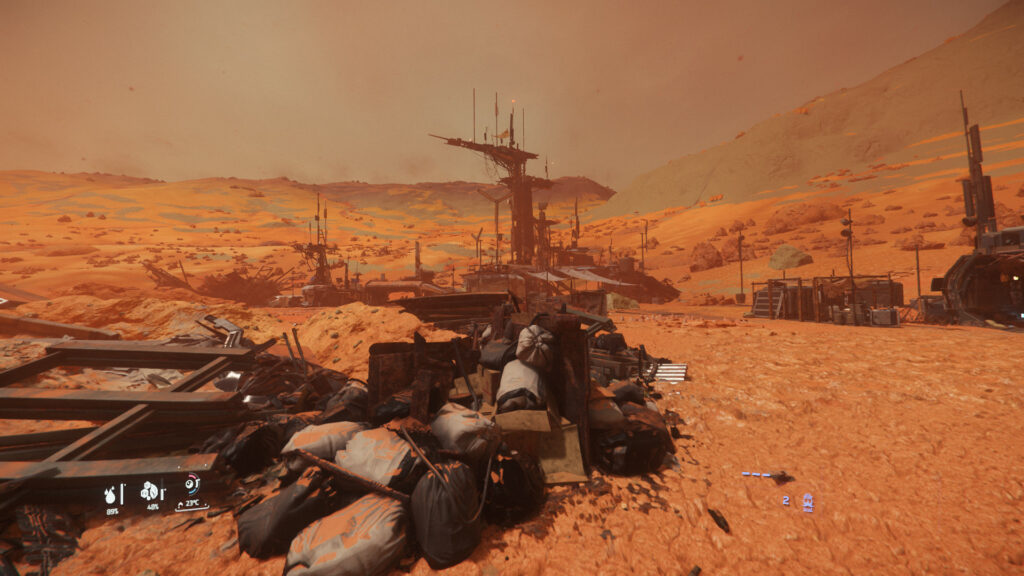Viewport: 1024px width, 576px height.
Task: Select the body temperature gauge icon
Action: click(x=191, y=485)
